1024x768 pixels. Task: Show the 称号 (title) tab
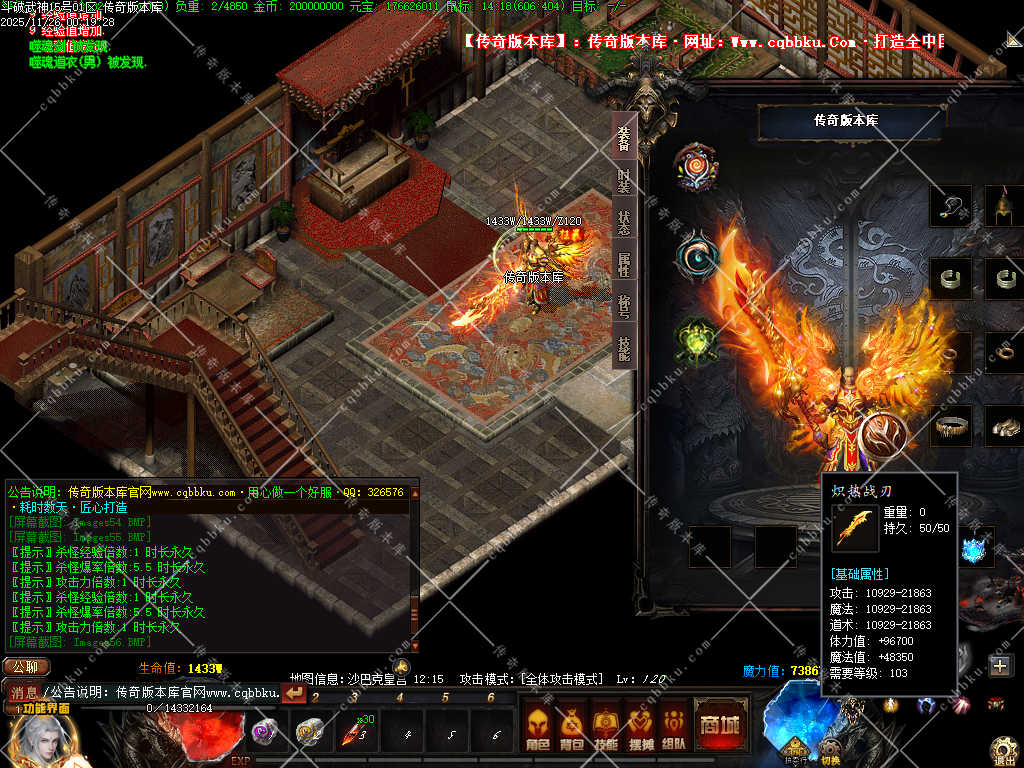point(624,307)
